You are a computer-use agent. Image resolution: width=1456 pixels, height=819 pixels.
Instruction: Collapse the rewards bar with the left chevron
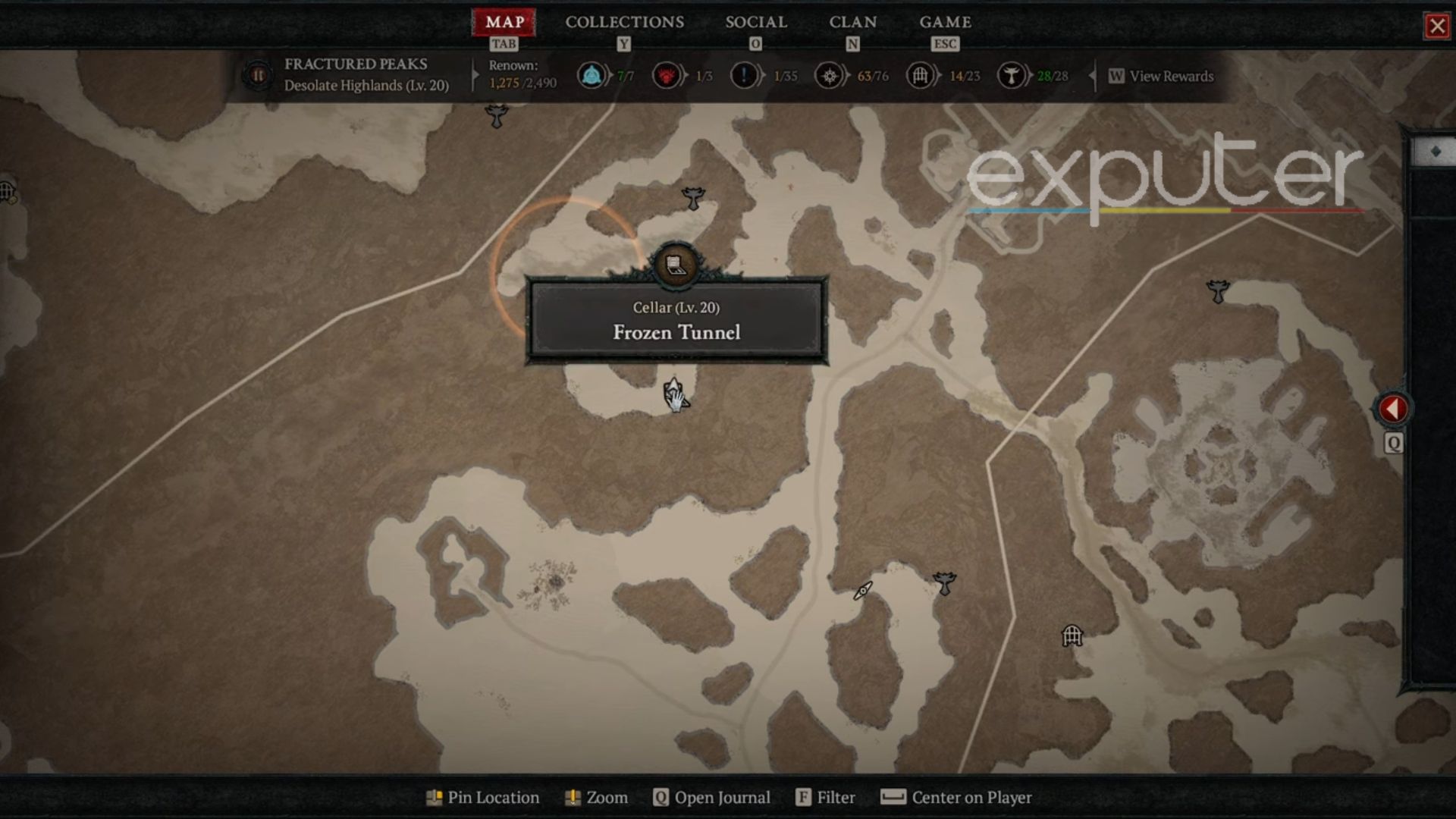click(1092, 76)
